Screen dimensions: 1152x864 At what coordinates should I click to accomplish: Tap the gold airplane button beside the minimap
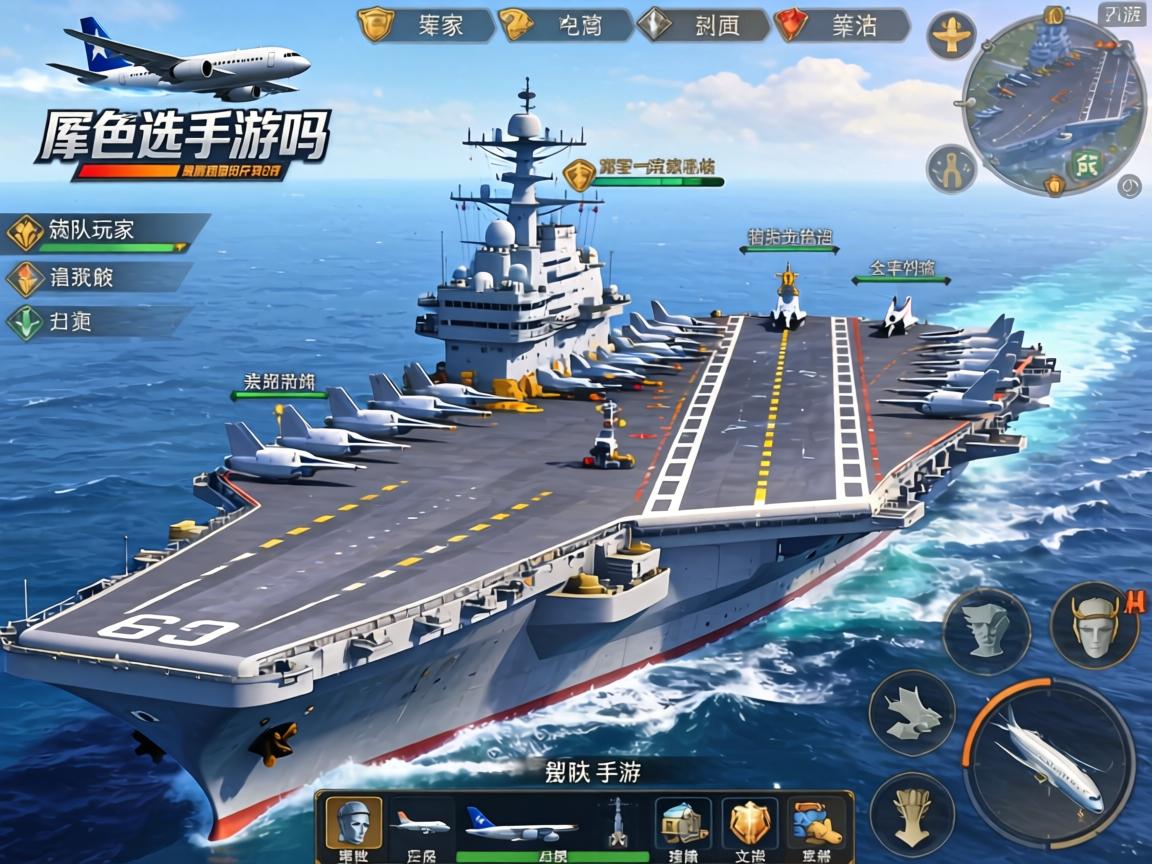951,37
